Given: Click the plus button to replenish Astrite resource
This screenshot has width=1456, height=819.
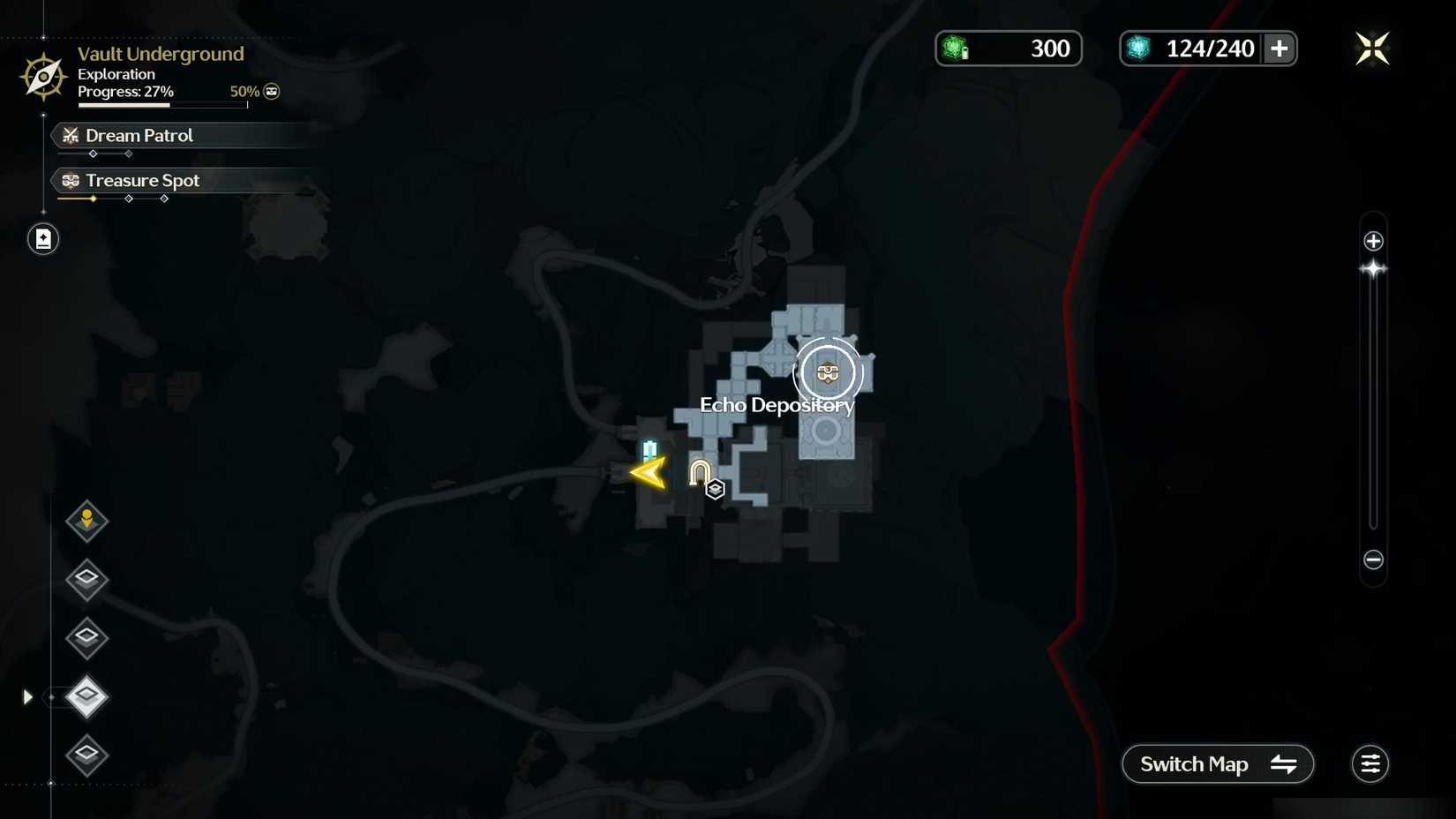Looking at the screenshot, I should point(1279,49).
